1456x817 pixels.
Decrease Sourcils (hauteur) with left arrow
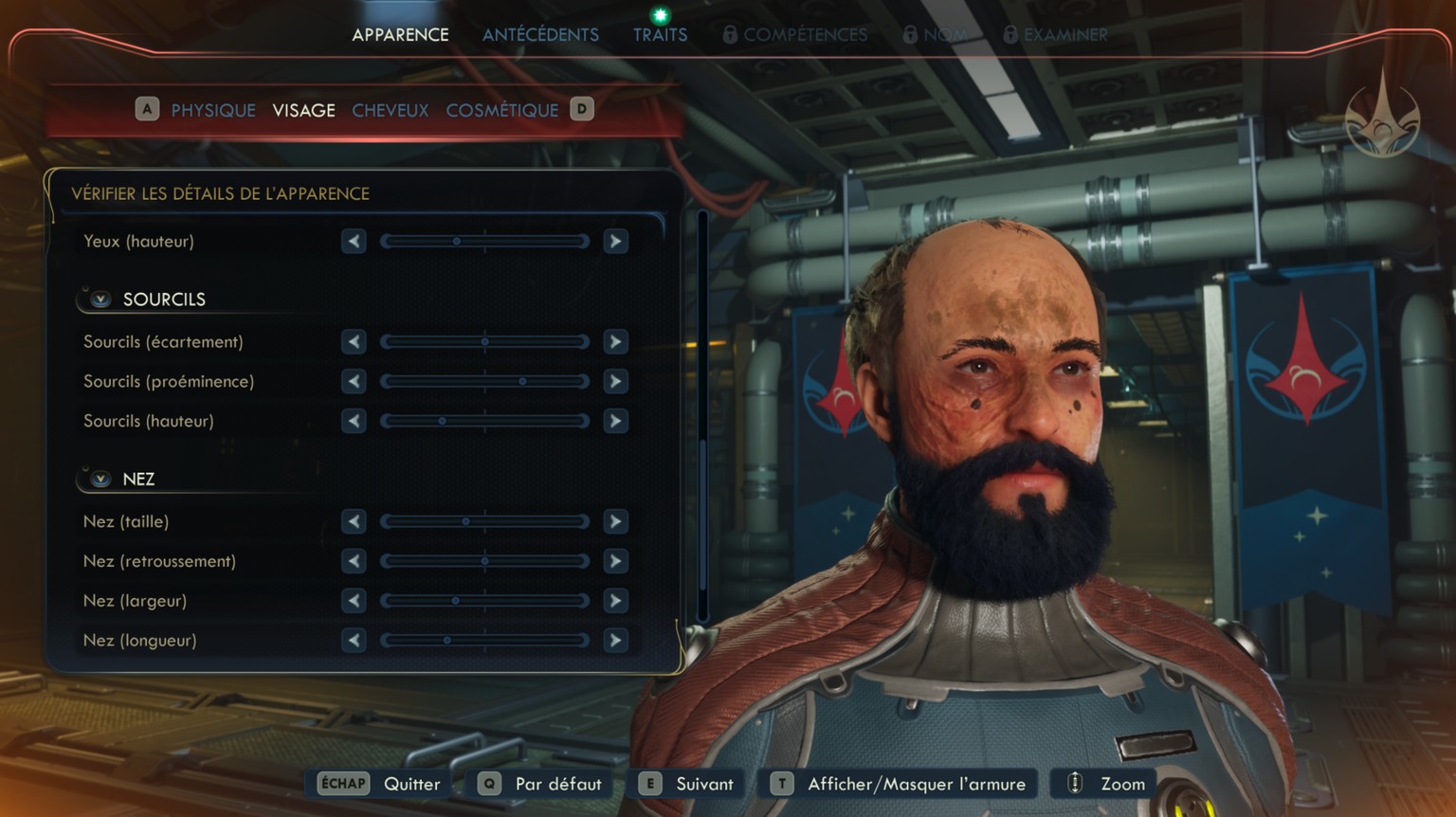click(353, 421)
